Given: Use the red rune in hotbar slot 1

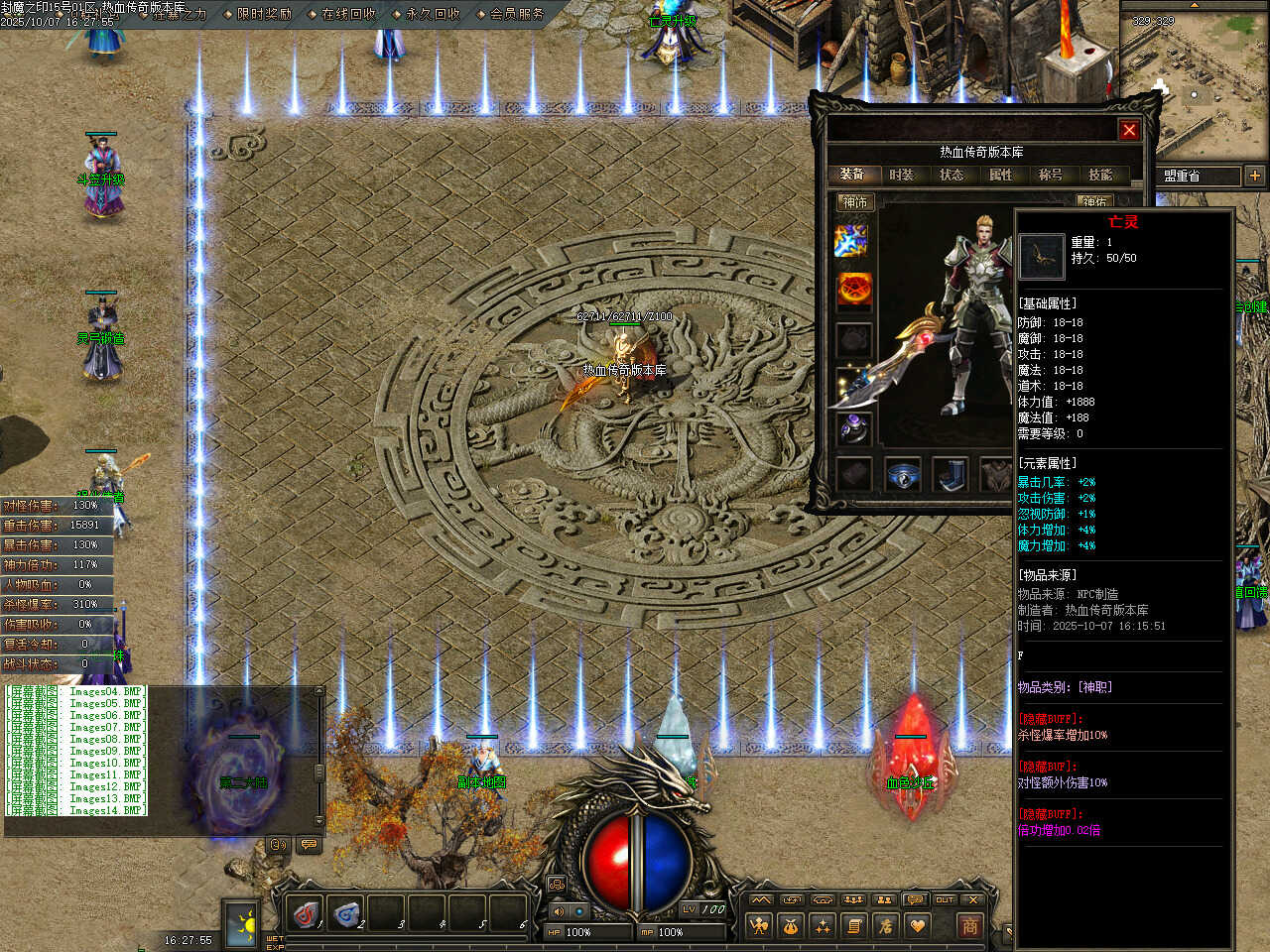Looking at the screenshot, I should tap(307, 913).
